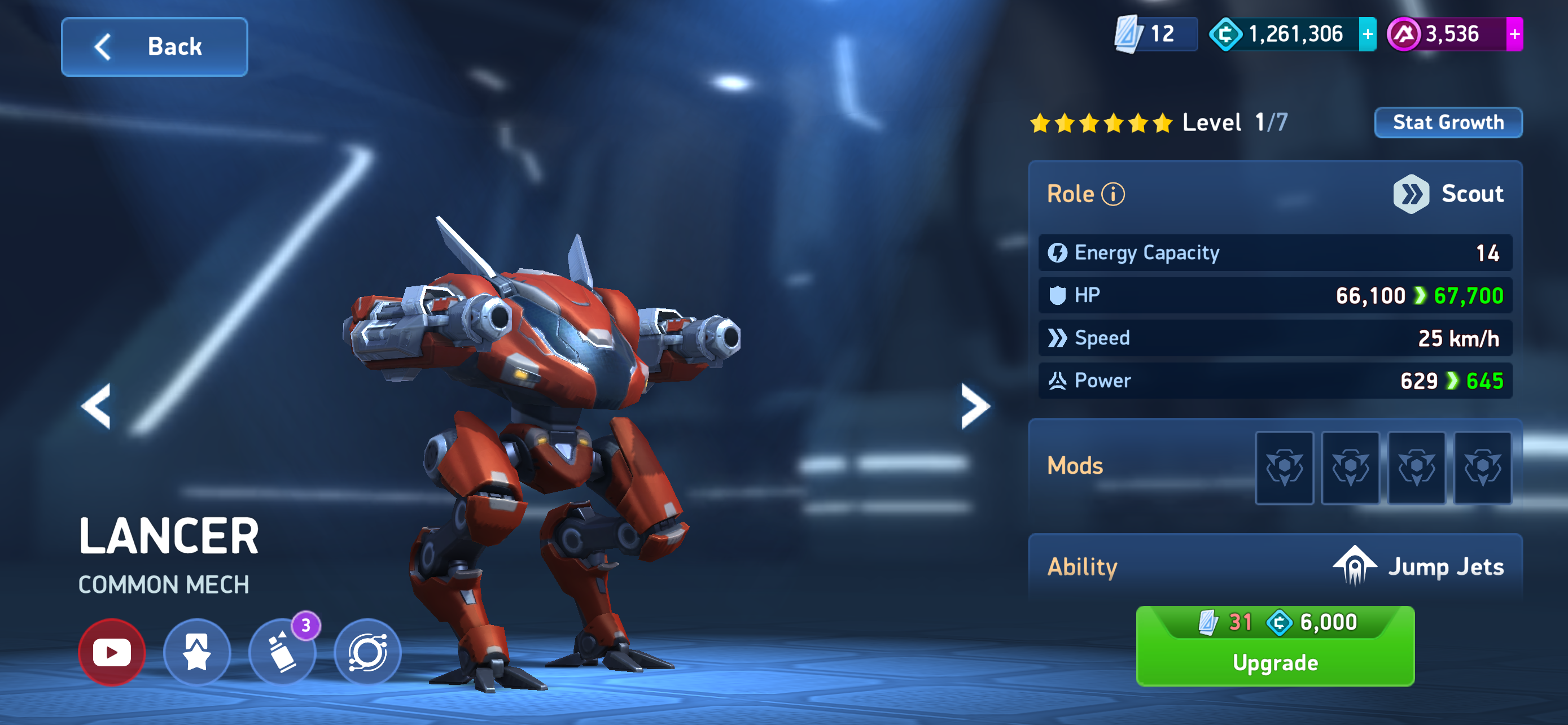Image resolution: width=1568 pixels, height=725 pixels.
Task: Go back using the Back button
Action: pyautogui.click(x=155, y=47)
